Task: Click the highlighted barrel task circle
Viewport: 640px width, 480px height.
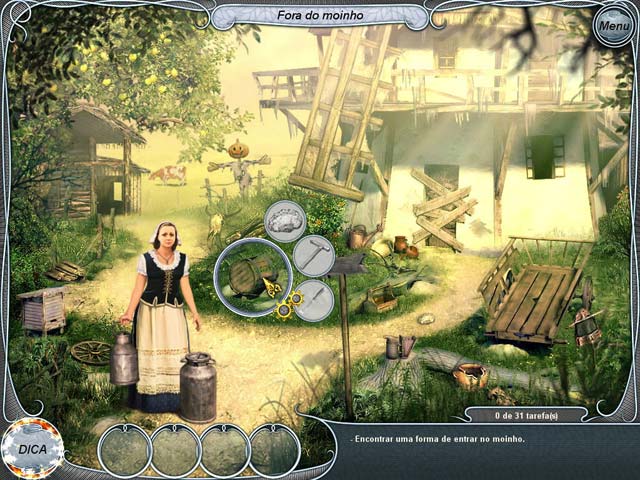Action: pyautogui.click(x=252, y=276)
